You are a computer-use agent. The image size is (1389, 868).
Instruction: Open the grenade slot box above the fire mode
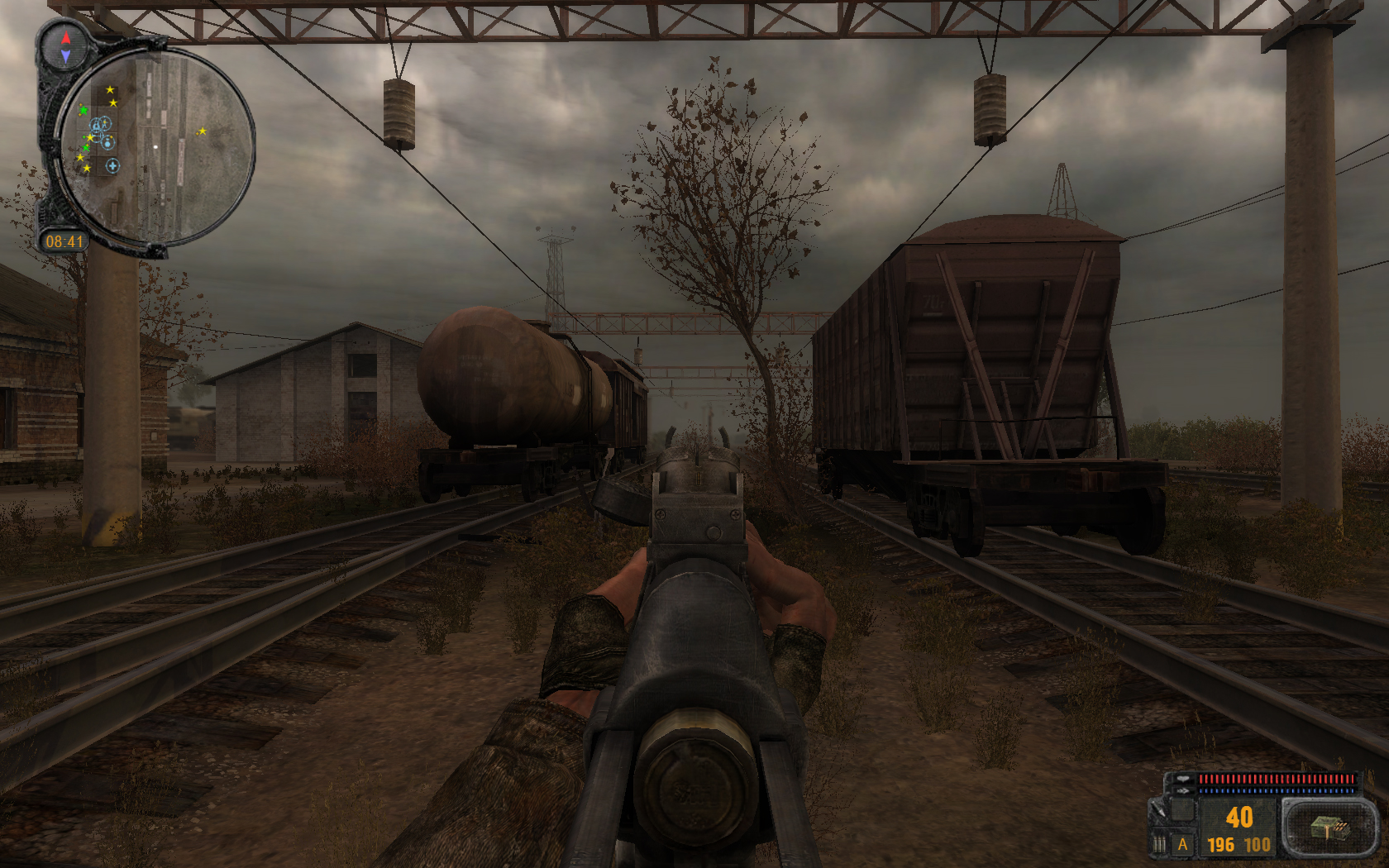pyautogui.click(x=1182, y=809)
